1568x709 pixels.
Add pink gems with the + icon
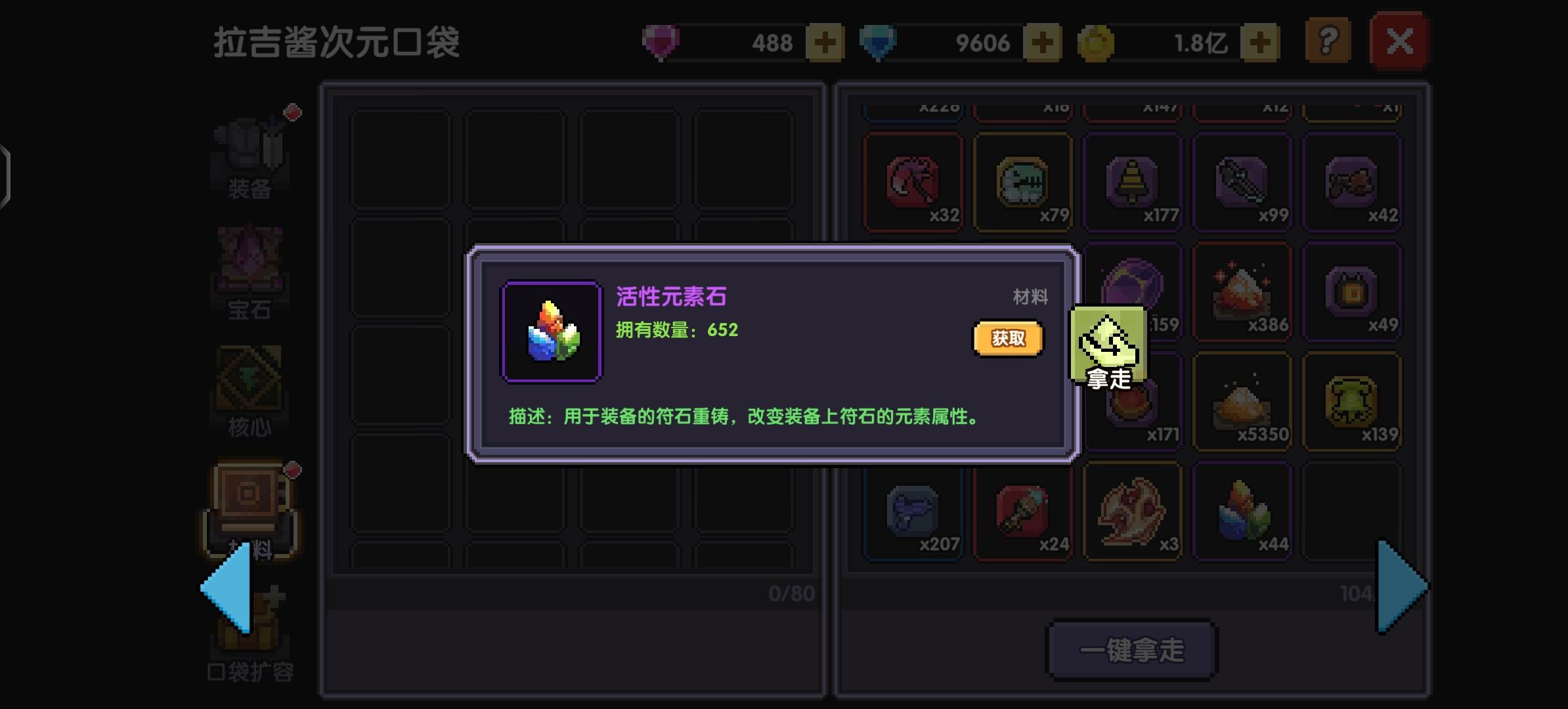(827, 41)
